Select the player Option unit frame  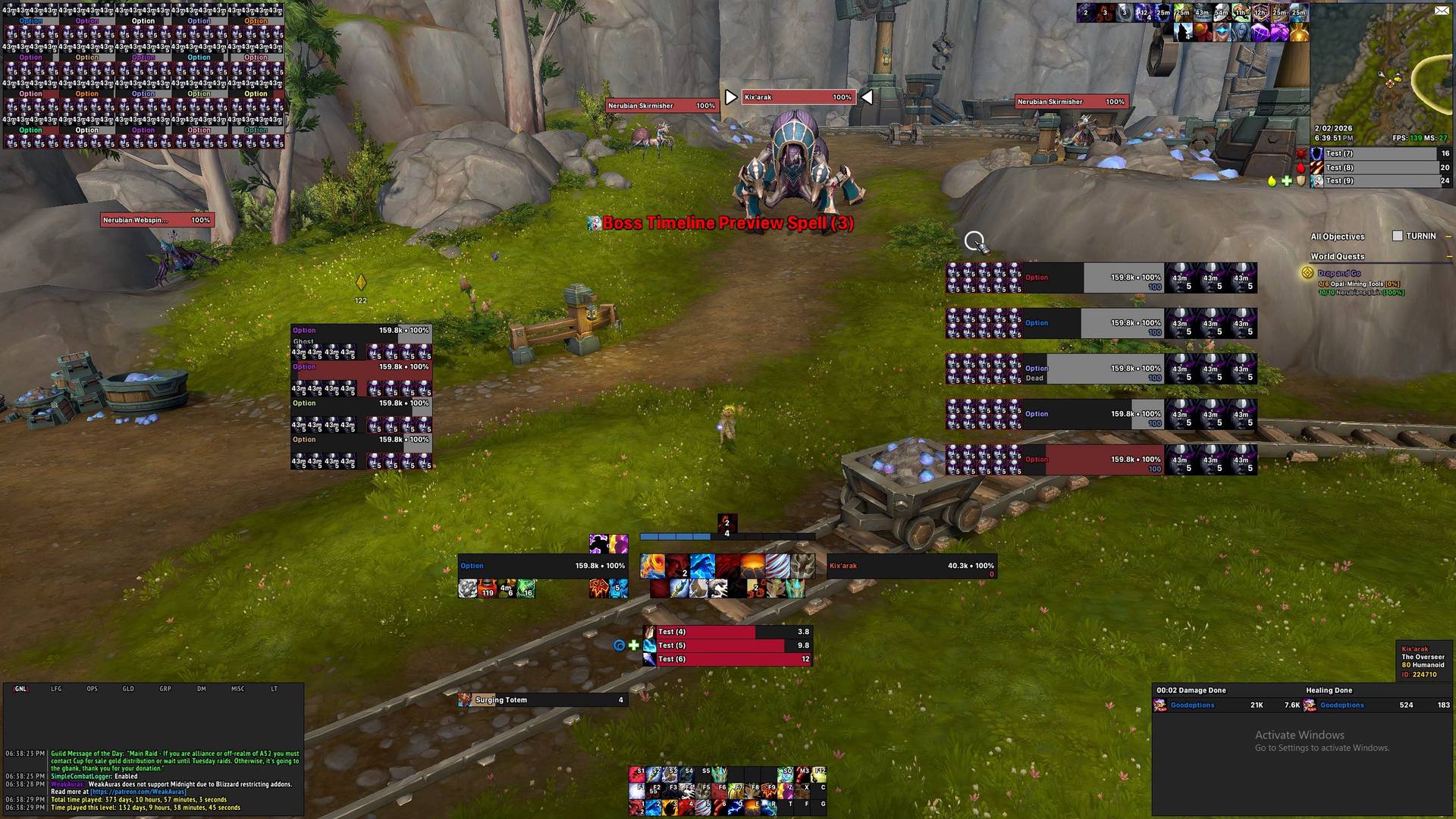[542, 566]
